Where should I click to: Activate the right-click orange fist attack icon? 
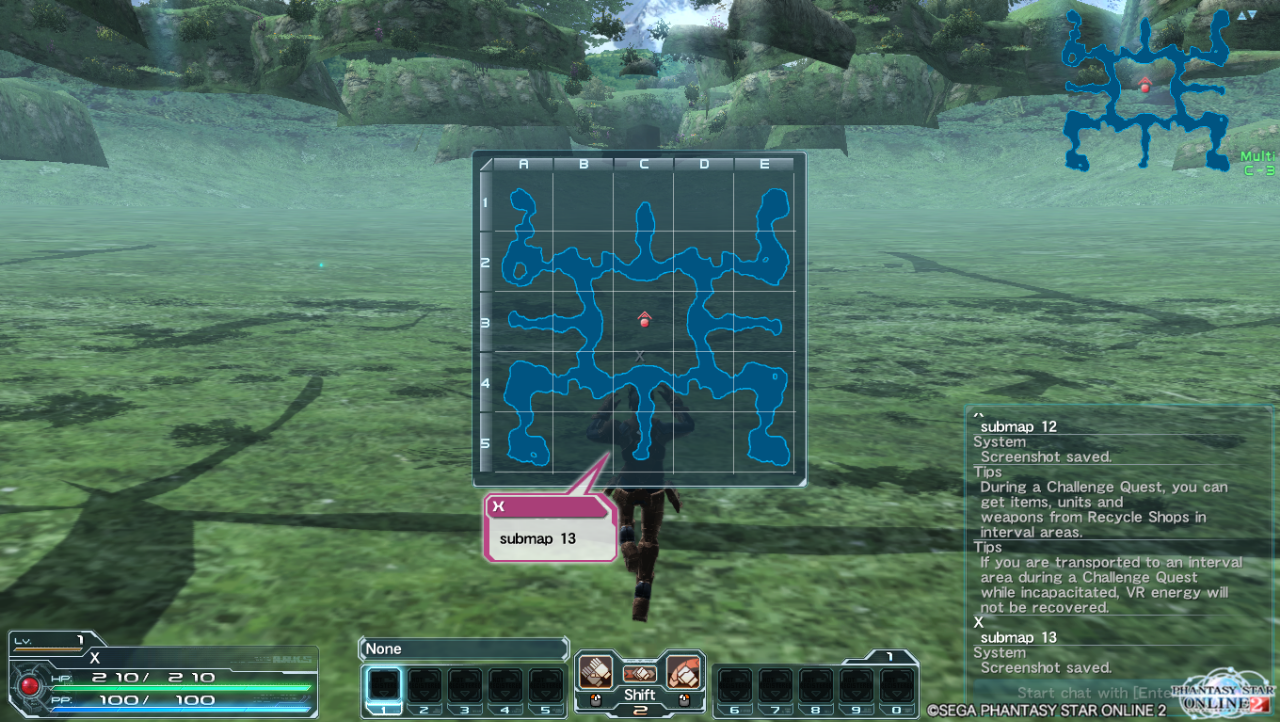[x=682, y=670]
